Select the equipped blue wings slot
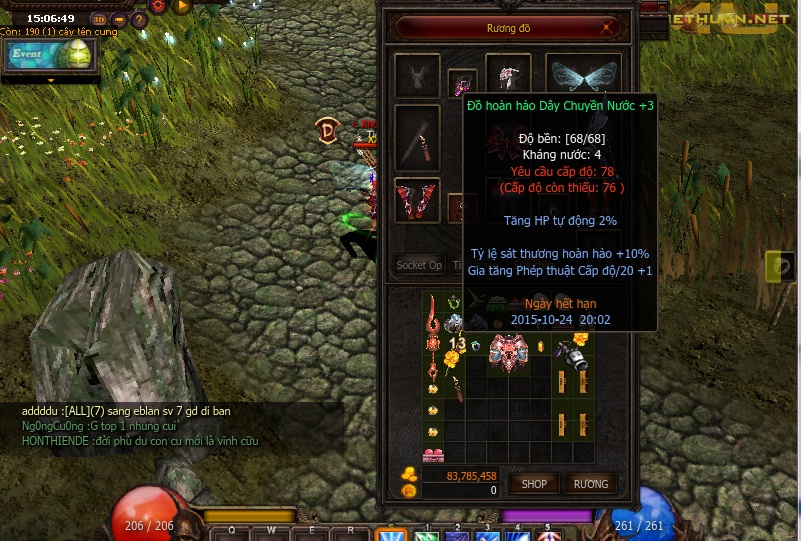Image resolution: width=801 pixels, height=541 pixels. point(584,76)
